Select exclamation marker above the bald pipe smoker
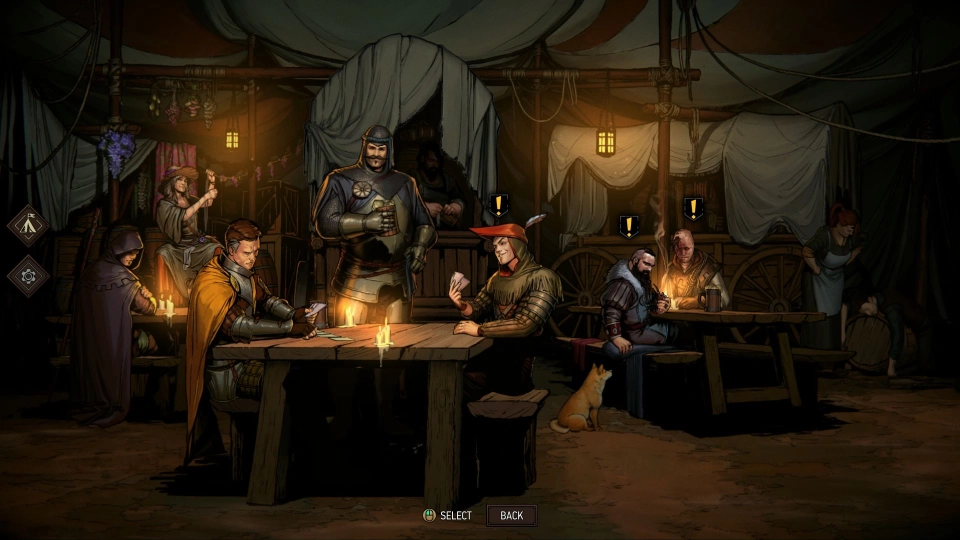Screen dimensions: 960x540 coord(693,209)
